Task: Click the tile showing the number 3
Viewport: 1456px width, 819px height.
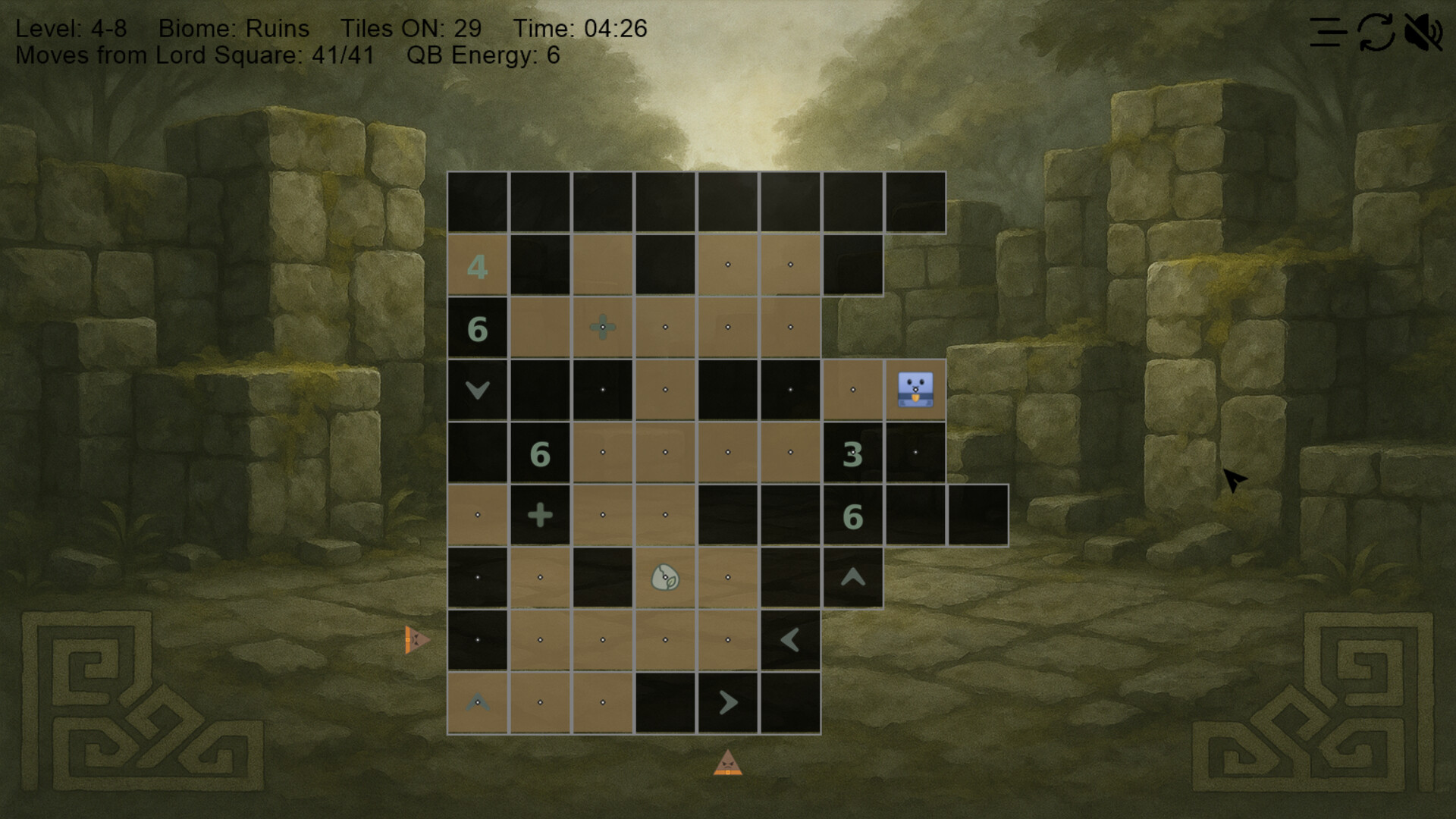Action: [854, 451]
